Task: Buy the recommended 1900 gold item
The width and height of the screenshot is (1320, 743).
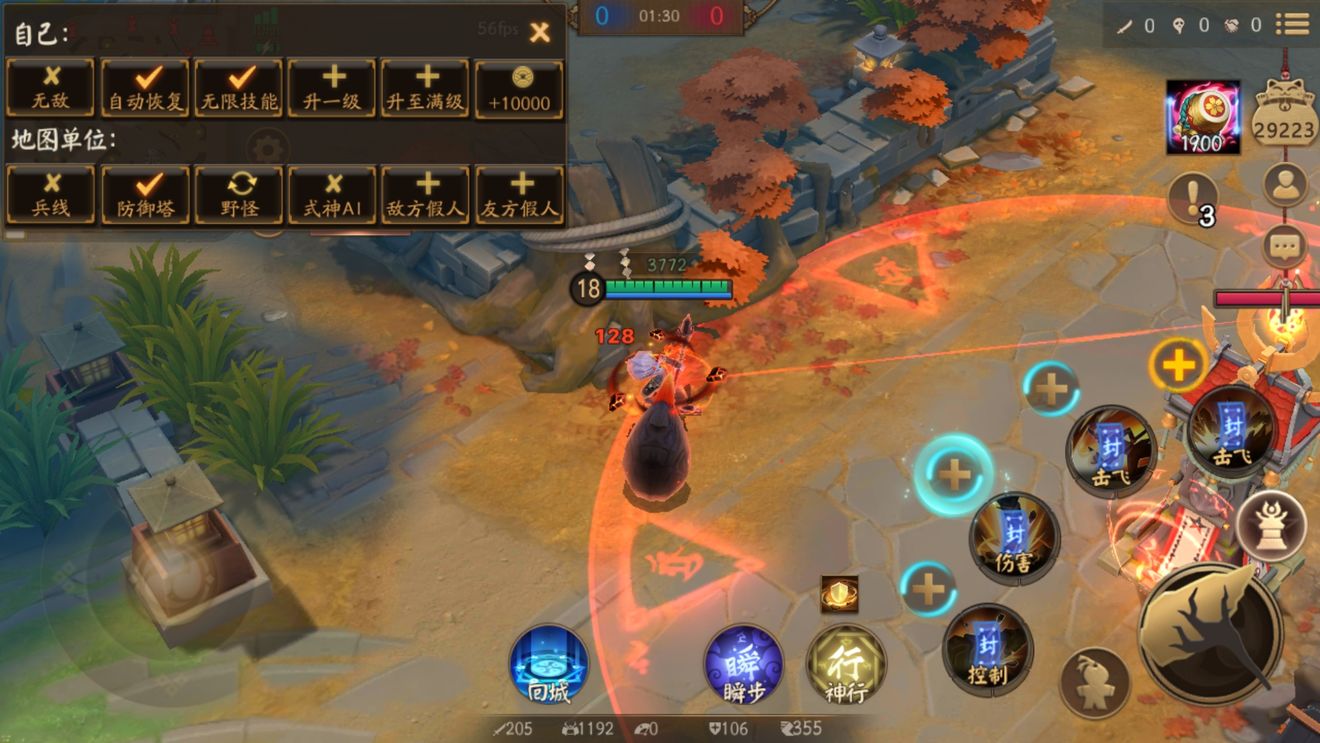Action: pos(1203,117)
